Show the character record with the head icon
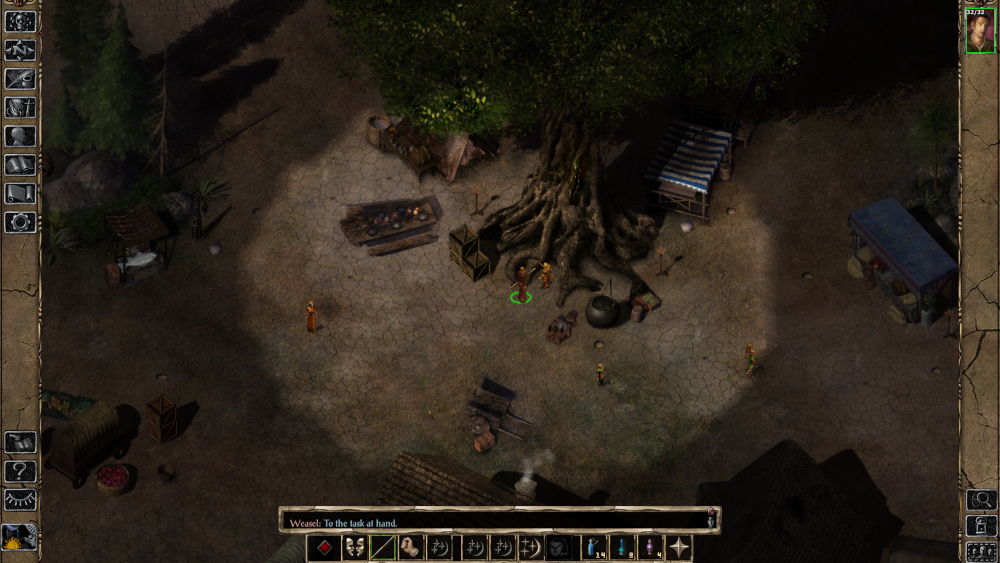Screen dimensions: 1000x563 (x=20, y=136)
